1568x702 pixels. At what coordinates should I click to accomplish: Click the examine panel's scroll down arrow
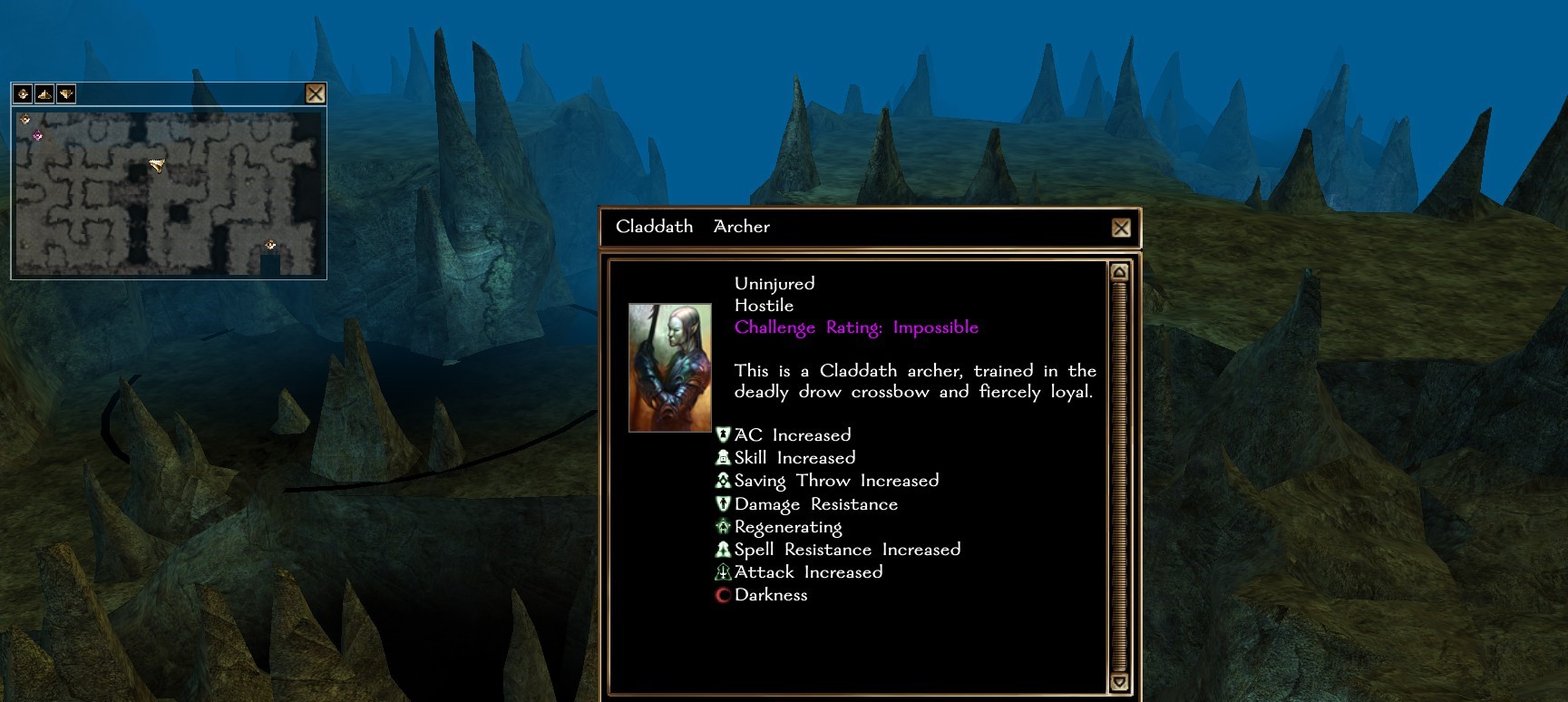[1119, 682]
